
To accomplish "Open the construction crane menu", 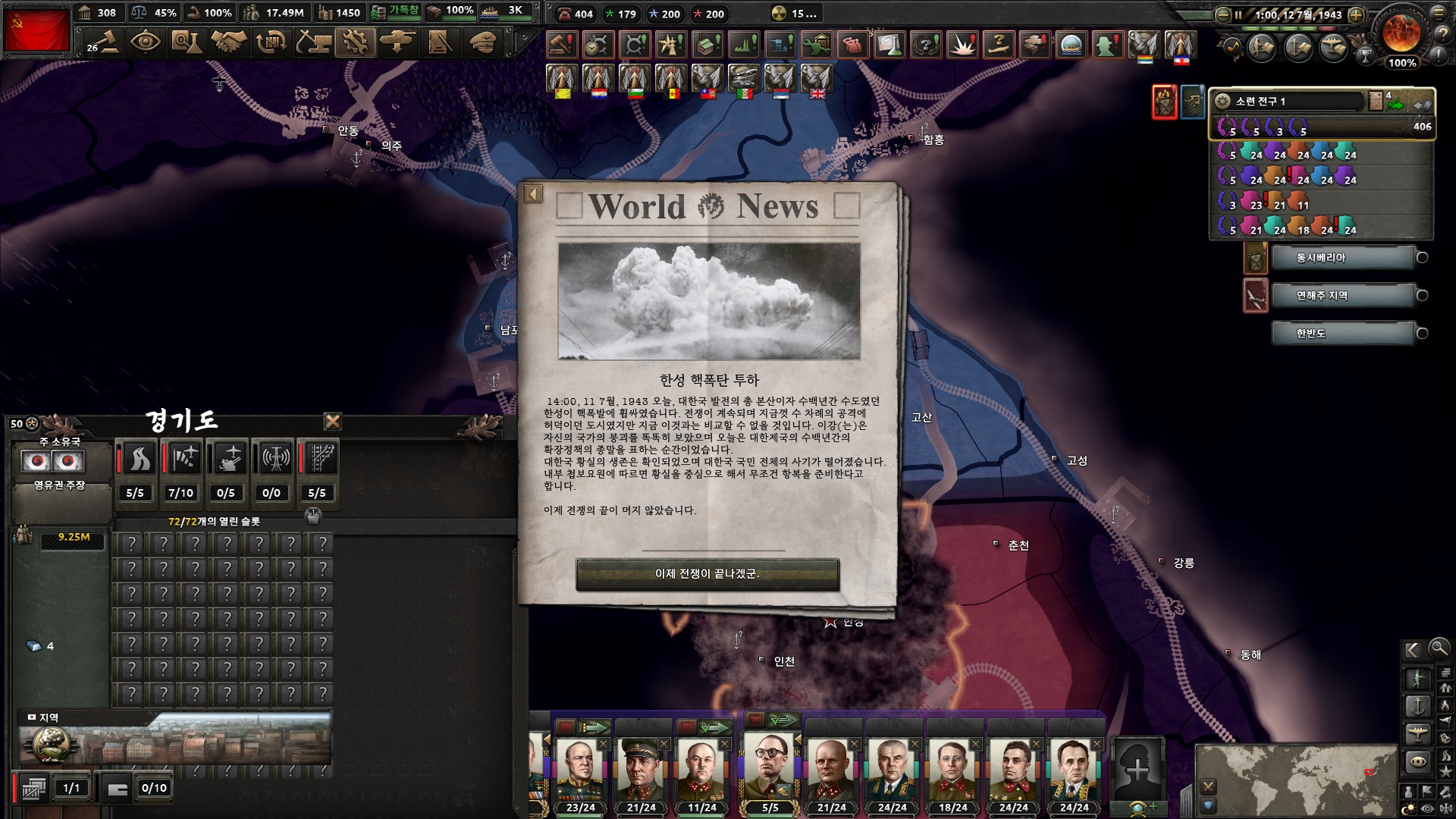I will pos(312,42).
